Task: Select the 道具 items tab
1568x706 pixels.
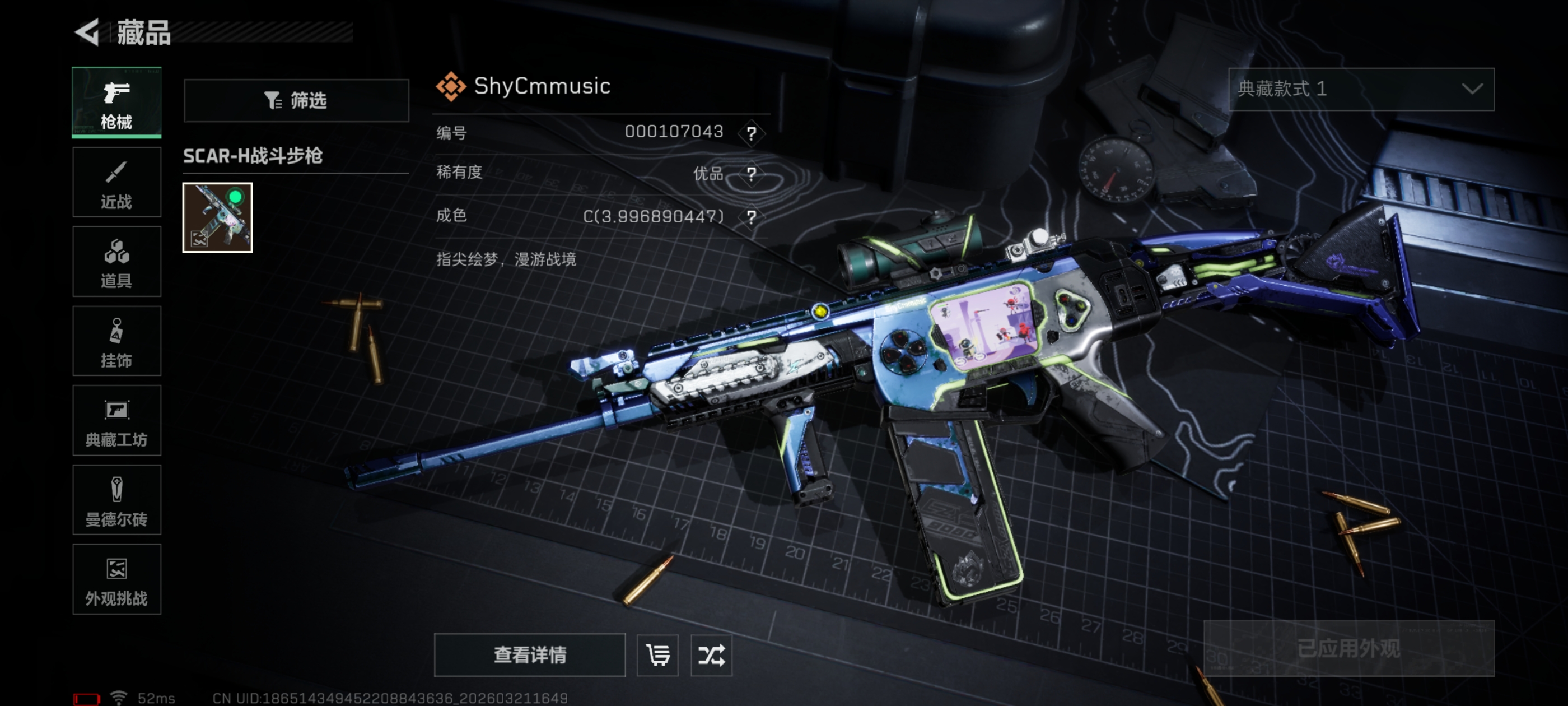Action: tap(116, 261)
